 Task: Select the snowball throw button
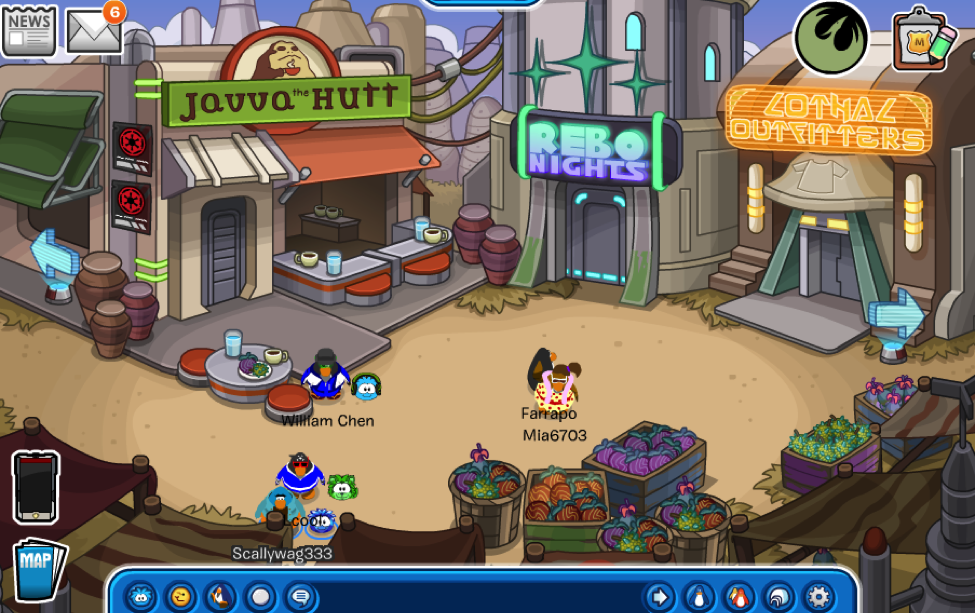(x=261, y=597)
